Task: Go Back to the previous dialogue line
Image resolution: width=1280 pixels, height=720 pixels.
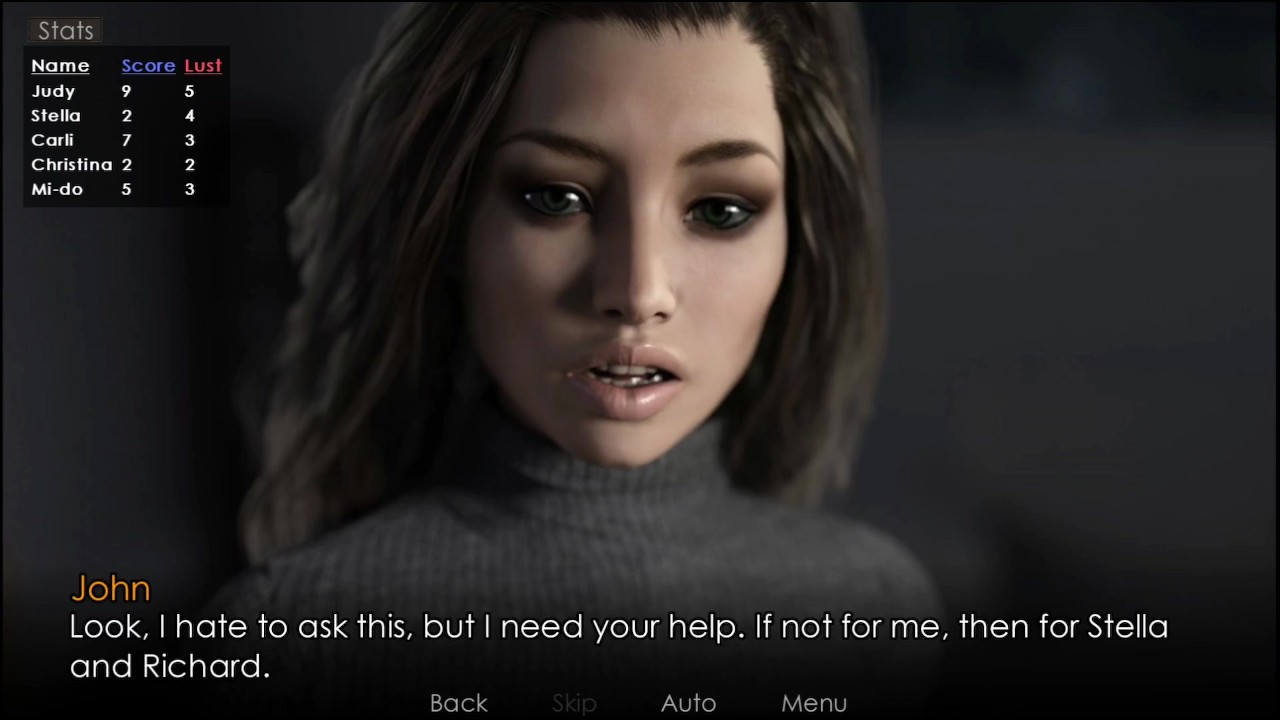Action: tap(459, 703)
